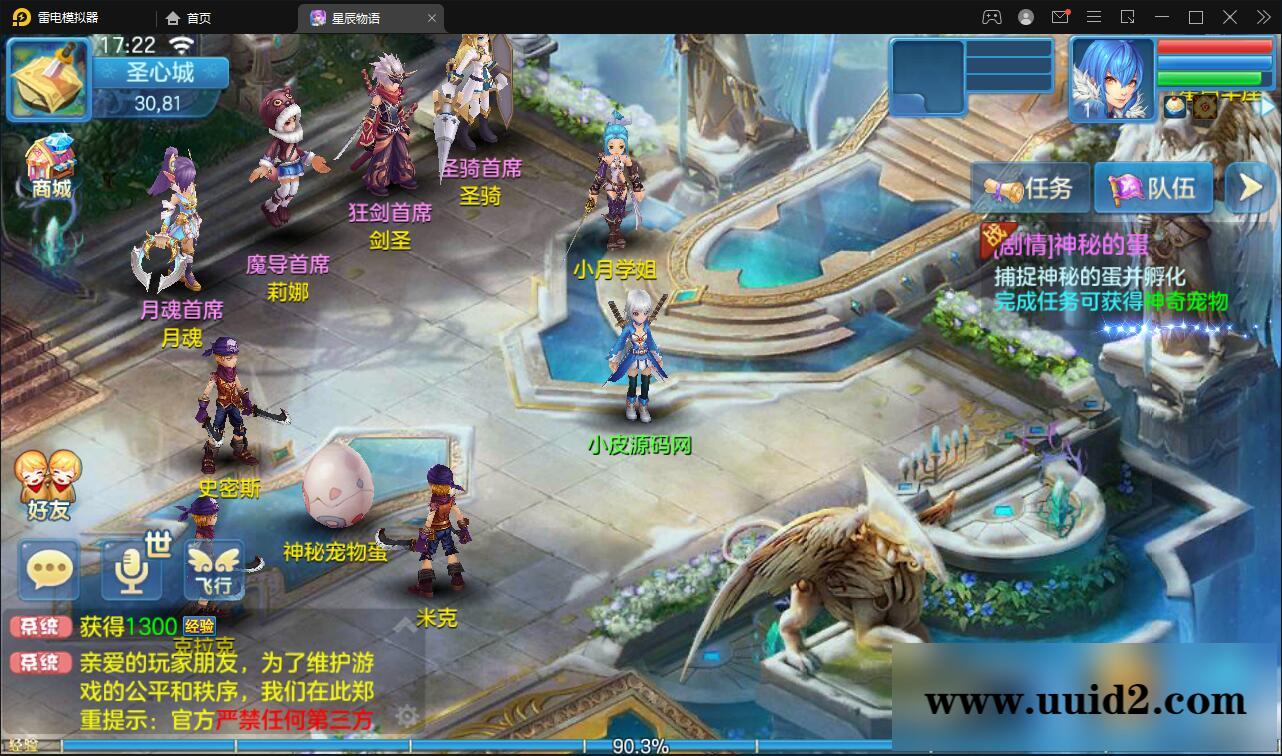1282x756 pixels.
Task: Open the 好友 friends panel icon
Action: click(x=47, y=480)
